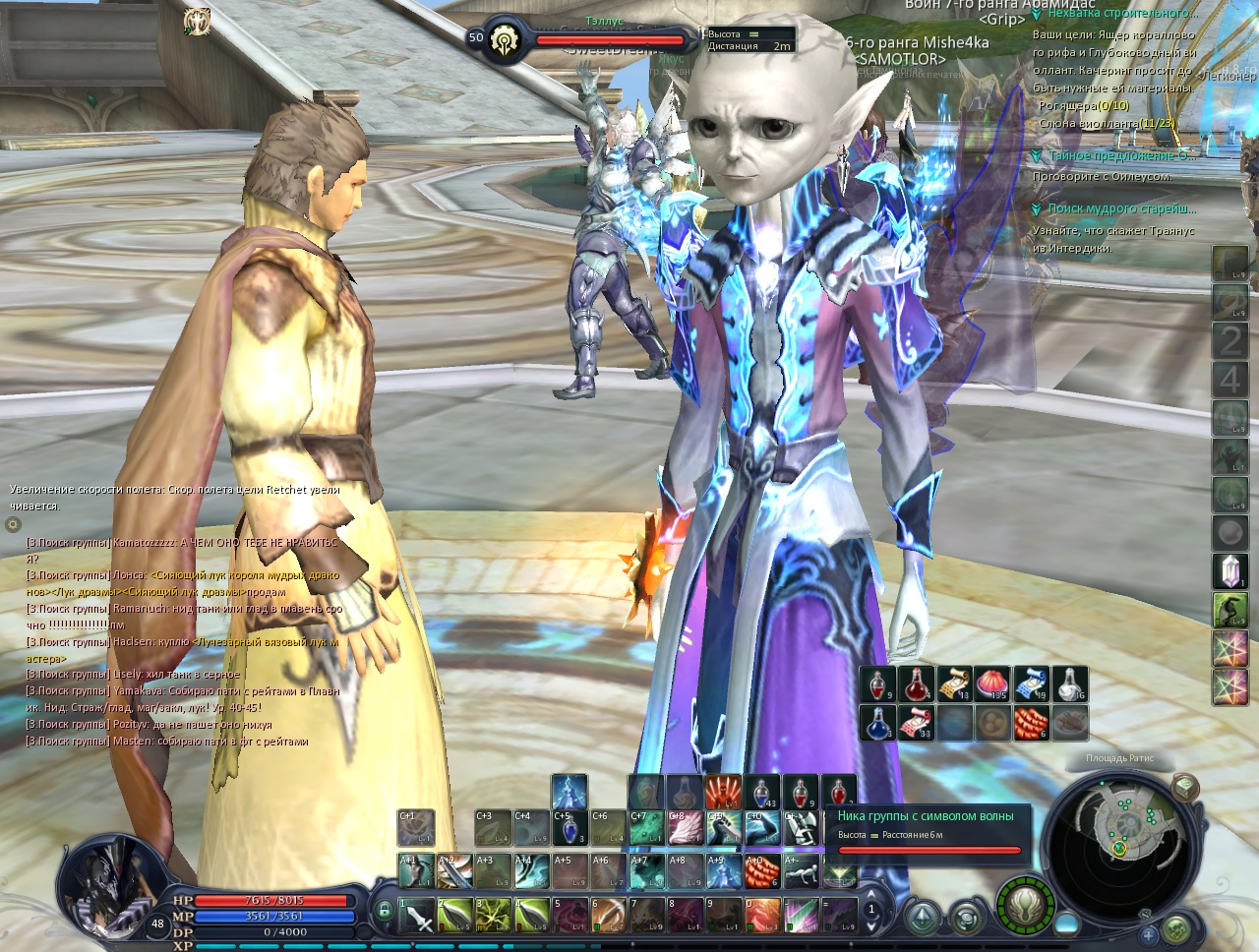
Task: Toggle the hotbar lock padlock button
Action: point(385,912)
